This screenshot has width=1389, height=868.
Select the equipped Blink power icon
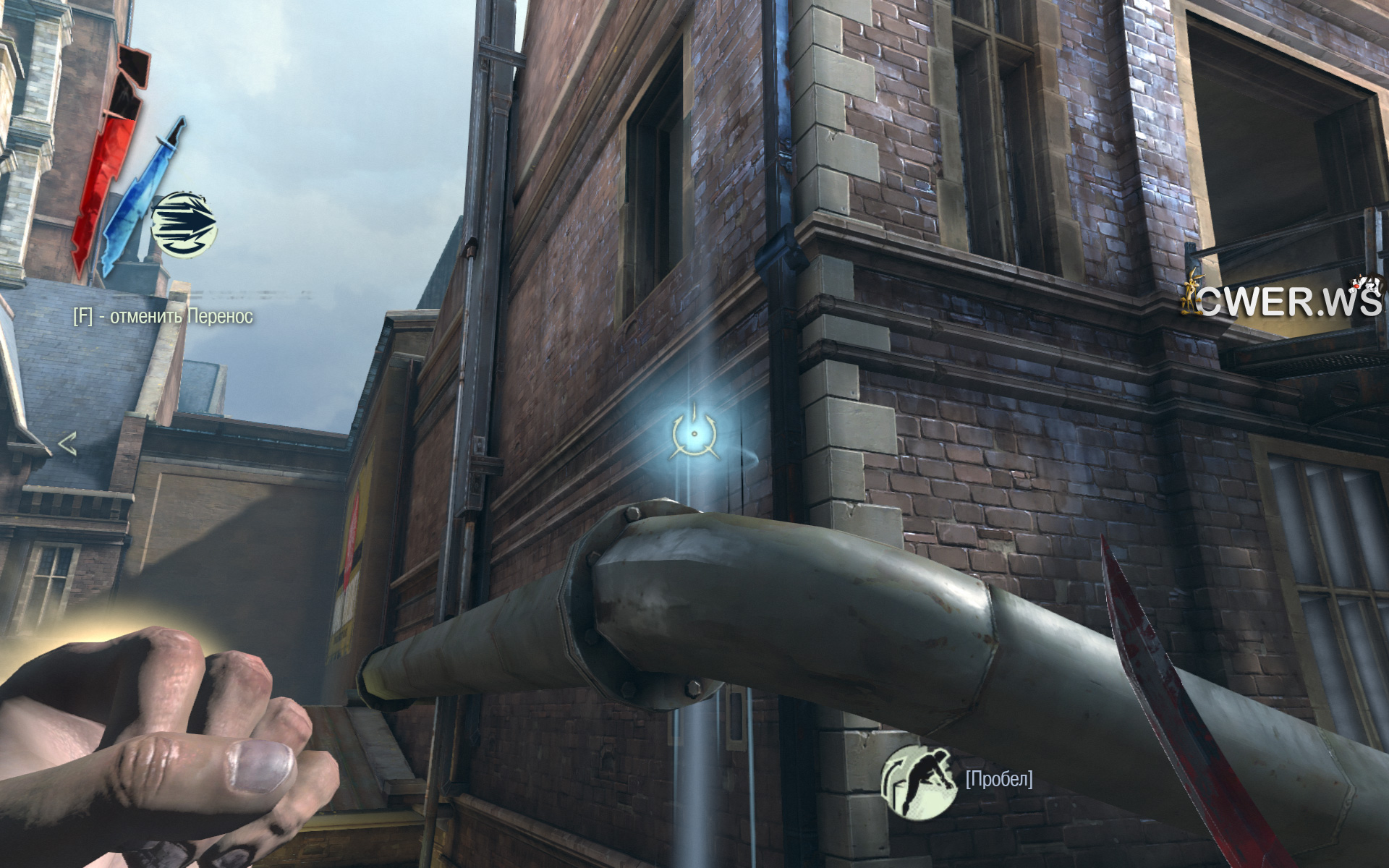click(x=184, y=224)
